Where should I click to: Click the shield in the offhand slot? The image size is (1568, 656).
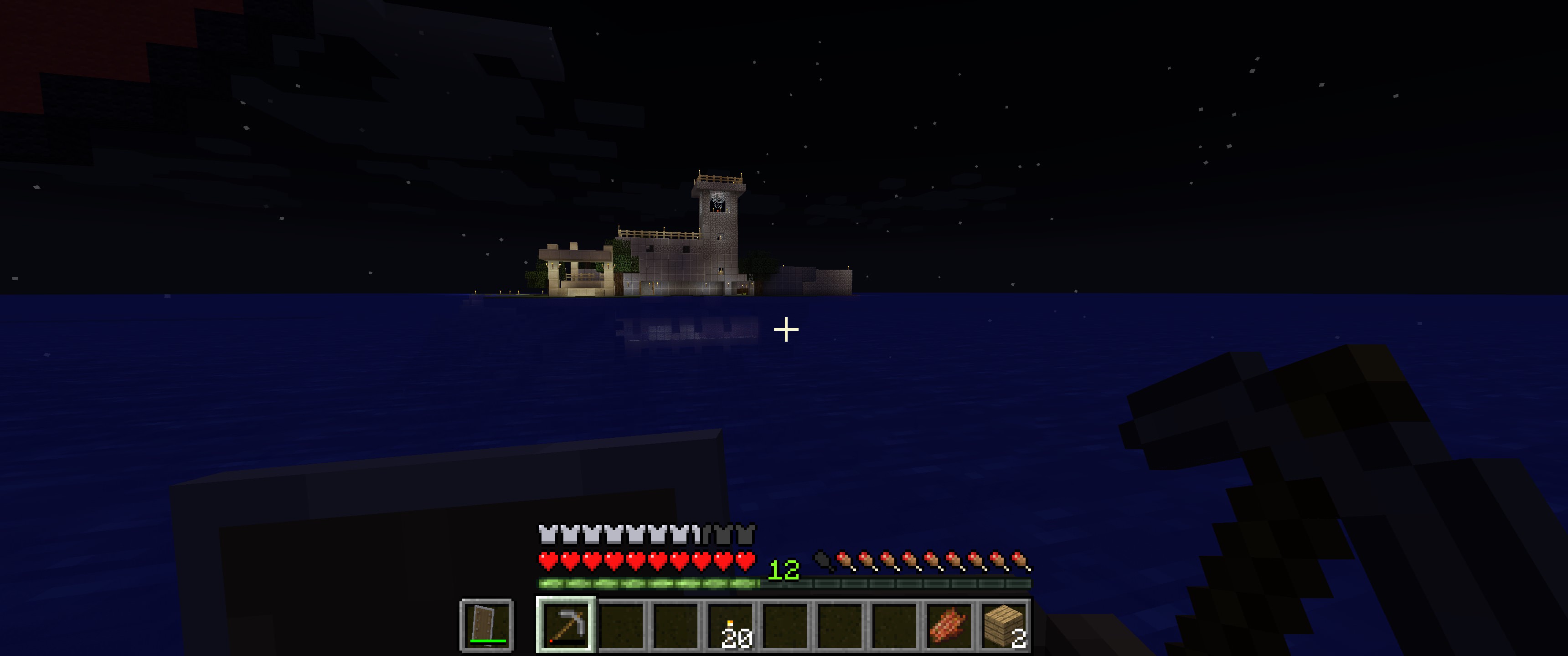(x=487, y=625)
